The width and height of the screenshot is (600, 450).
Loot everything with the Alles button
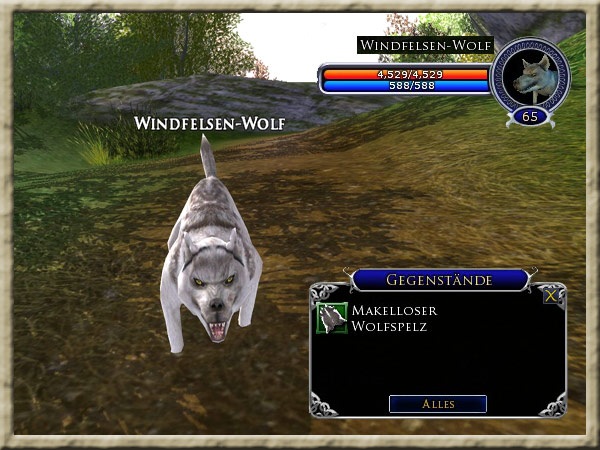(x=437, y=404)
